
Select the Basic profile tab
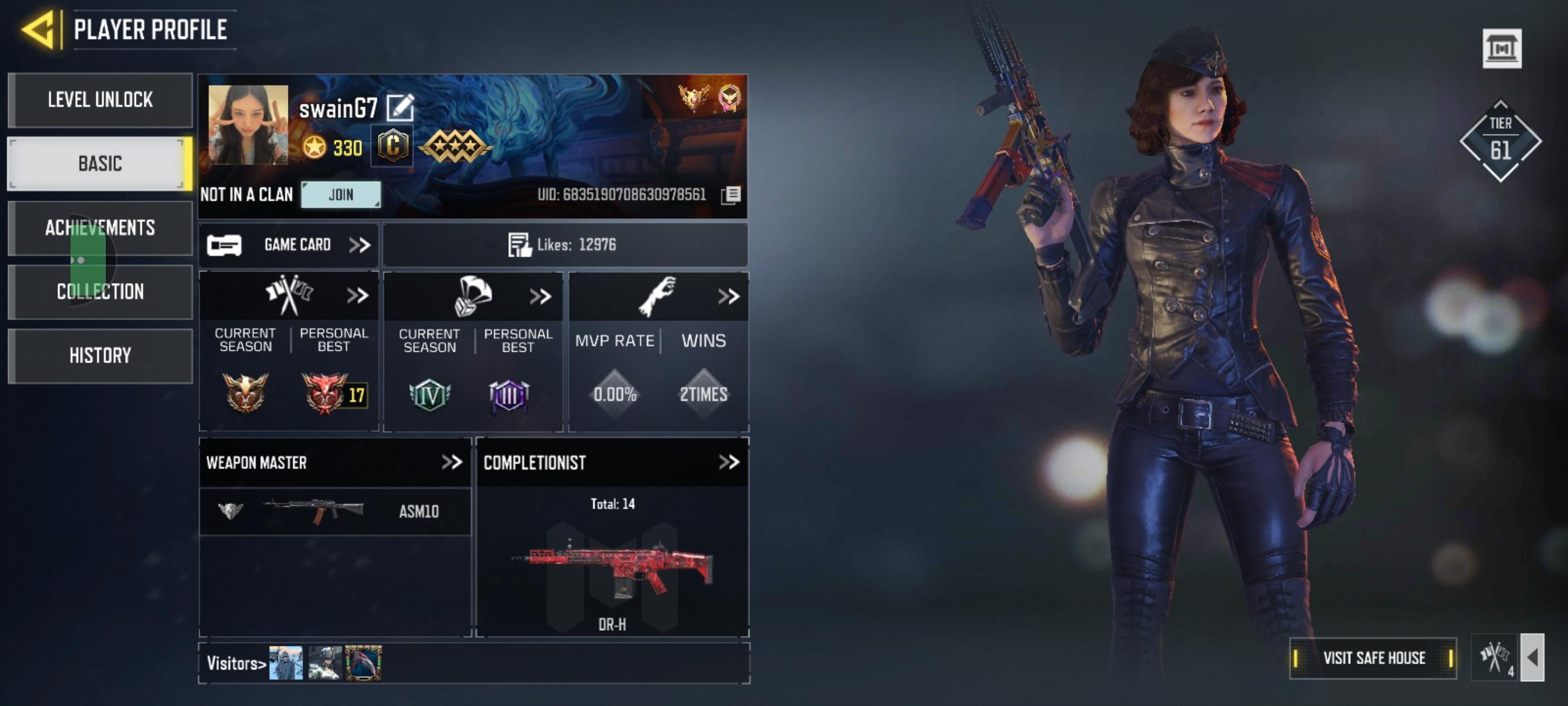point(100,163)
